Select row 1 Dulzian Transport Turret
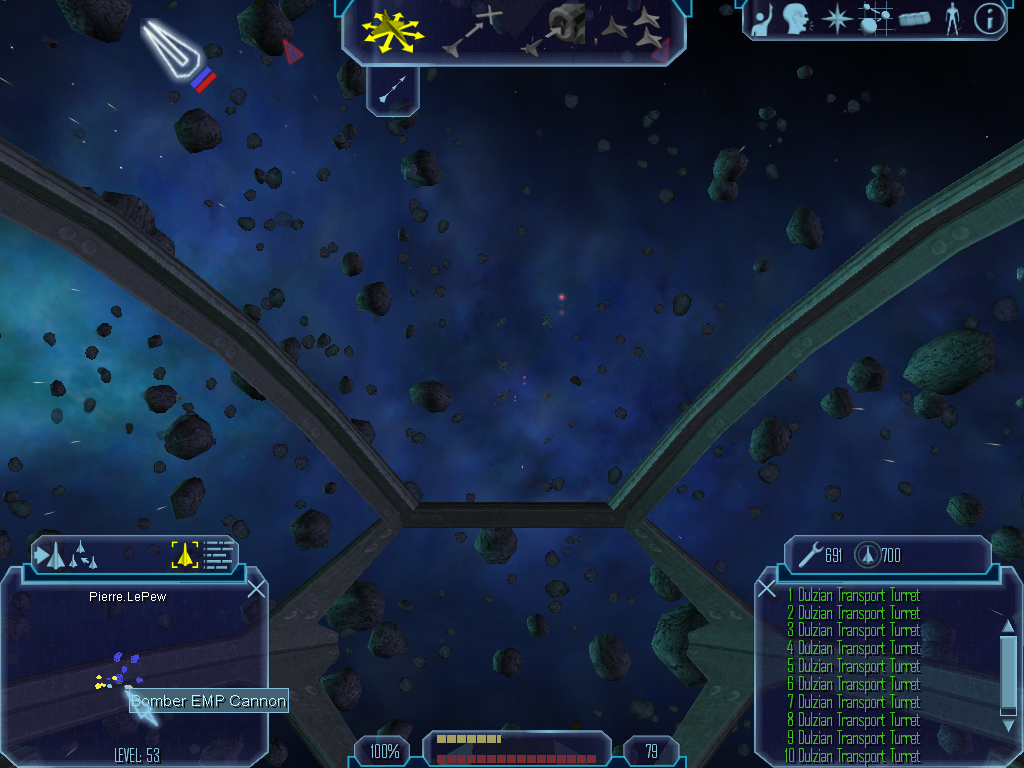 tap(853, 595)
